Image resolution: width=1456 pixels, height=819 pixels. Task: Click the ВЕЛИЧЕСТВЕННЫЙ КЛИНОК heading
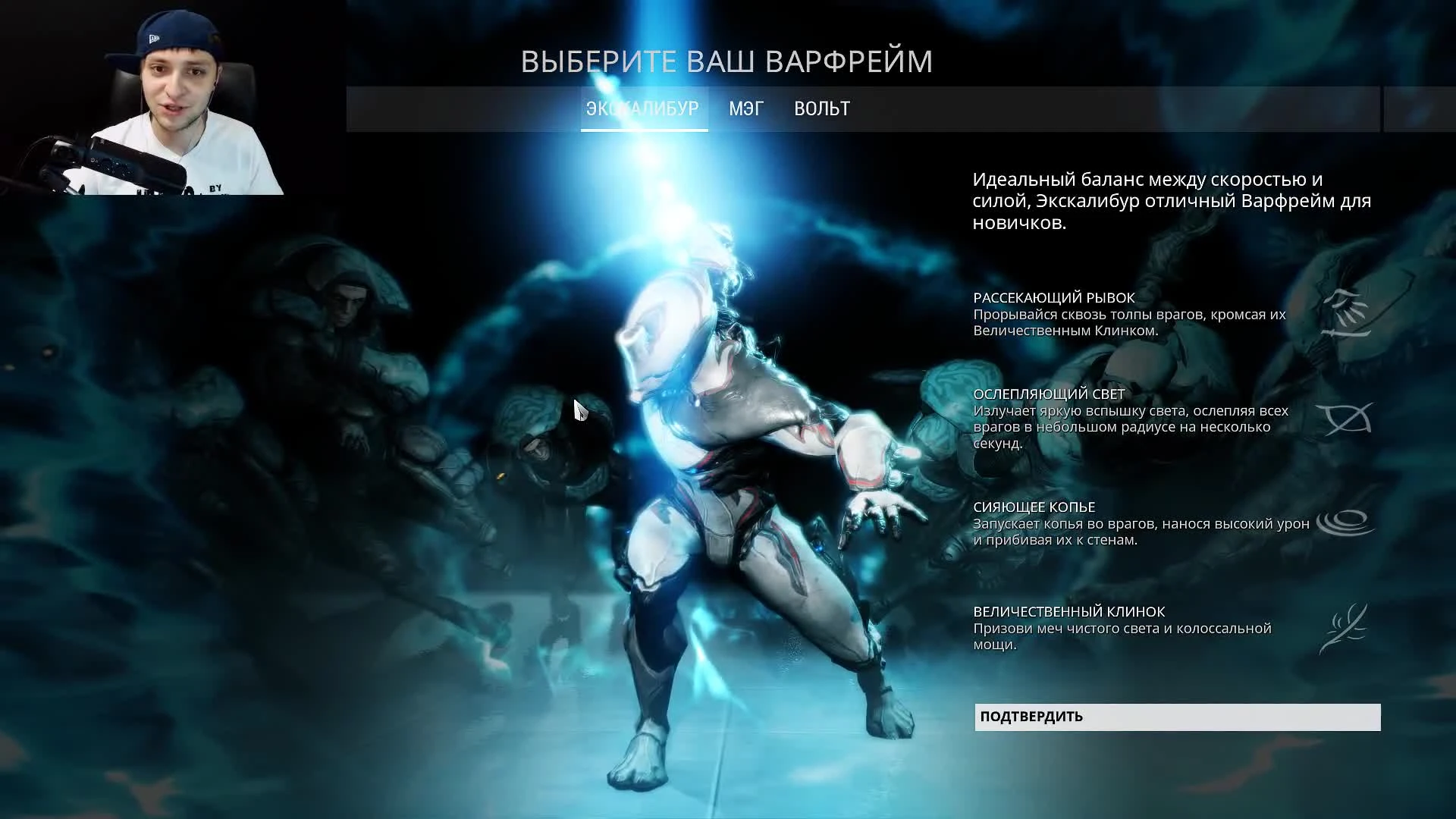tap(1069, 610)
